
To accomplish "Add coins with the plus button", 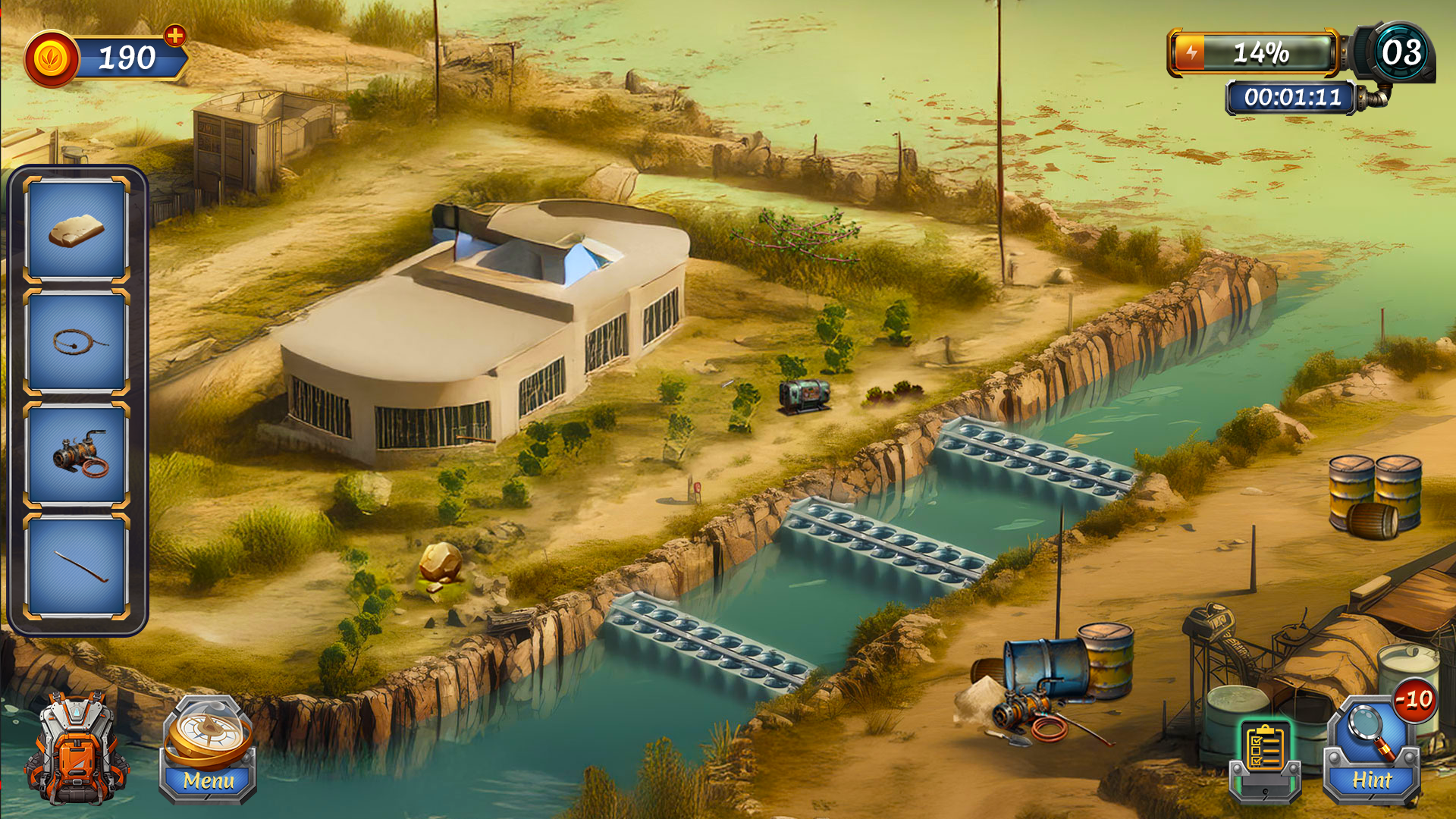I will point(175,36).
